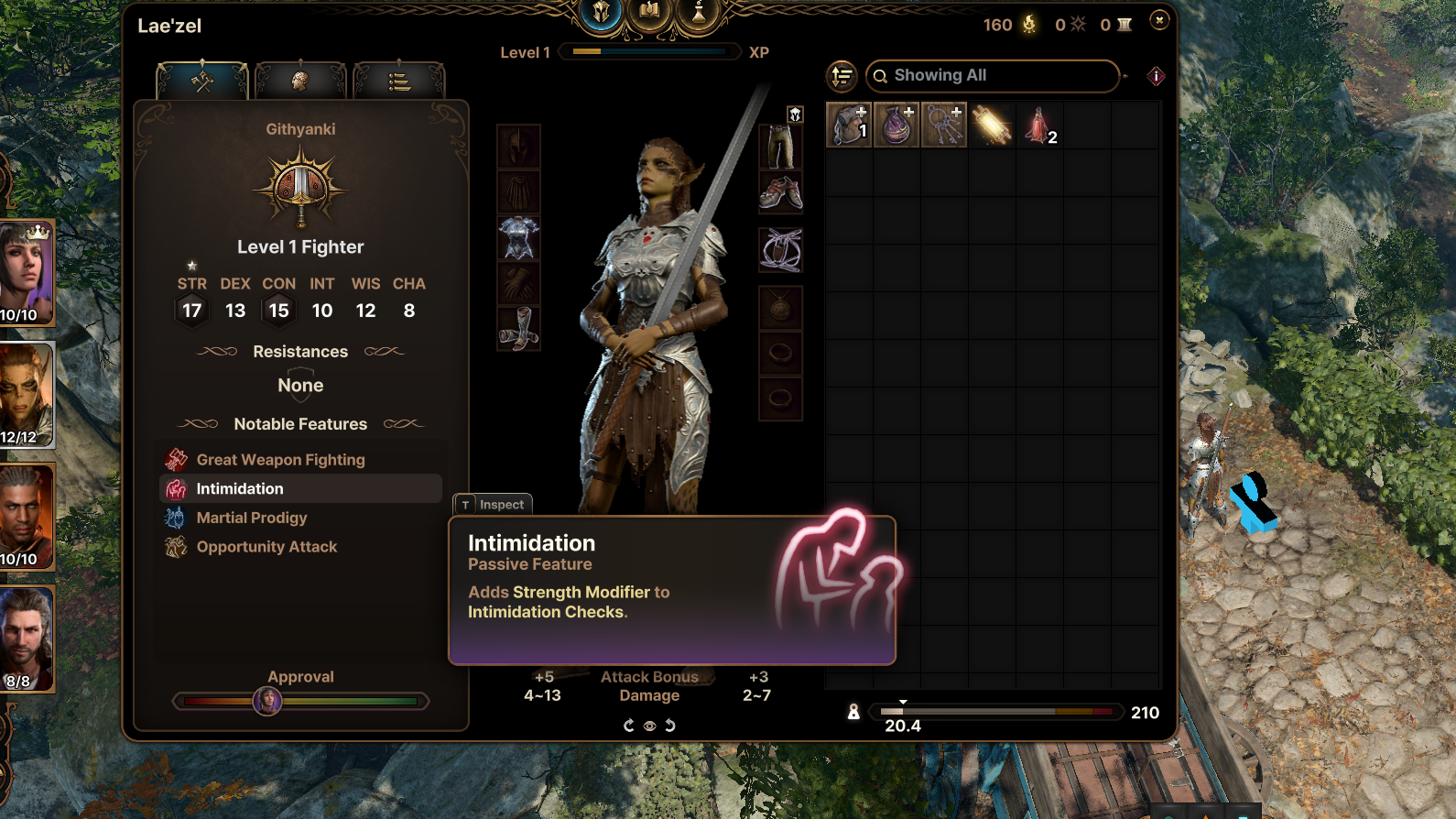1456x819 pixels.
Task: Select the Opportunity Attack feature
Action: [x=266, y=547]
